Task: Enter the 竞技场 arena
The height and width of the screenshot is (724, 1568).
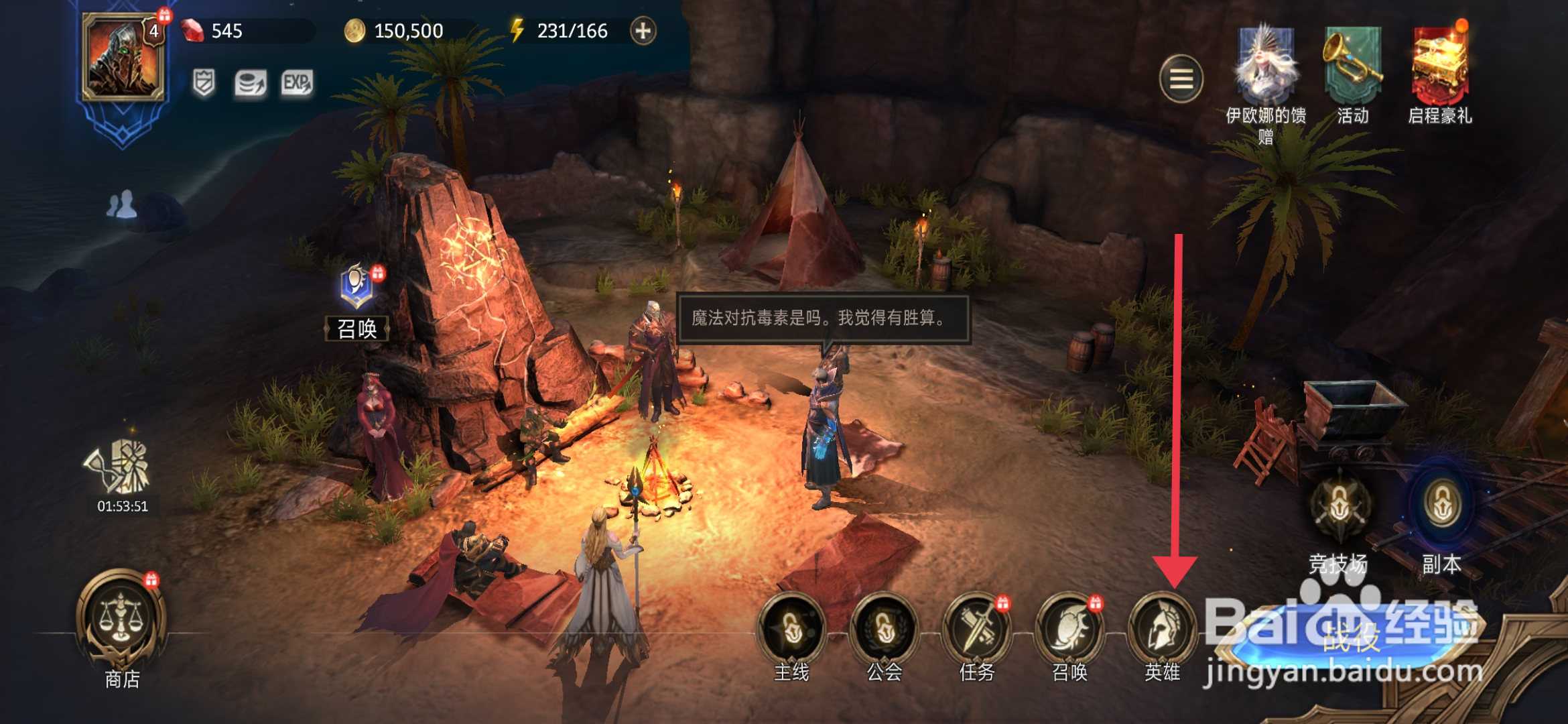Action: pos(1339,507)
